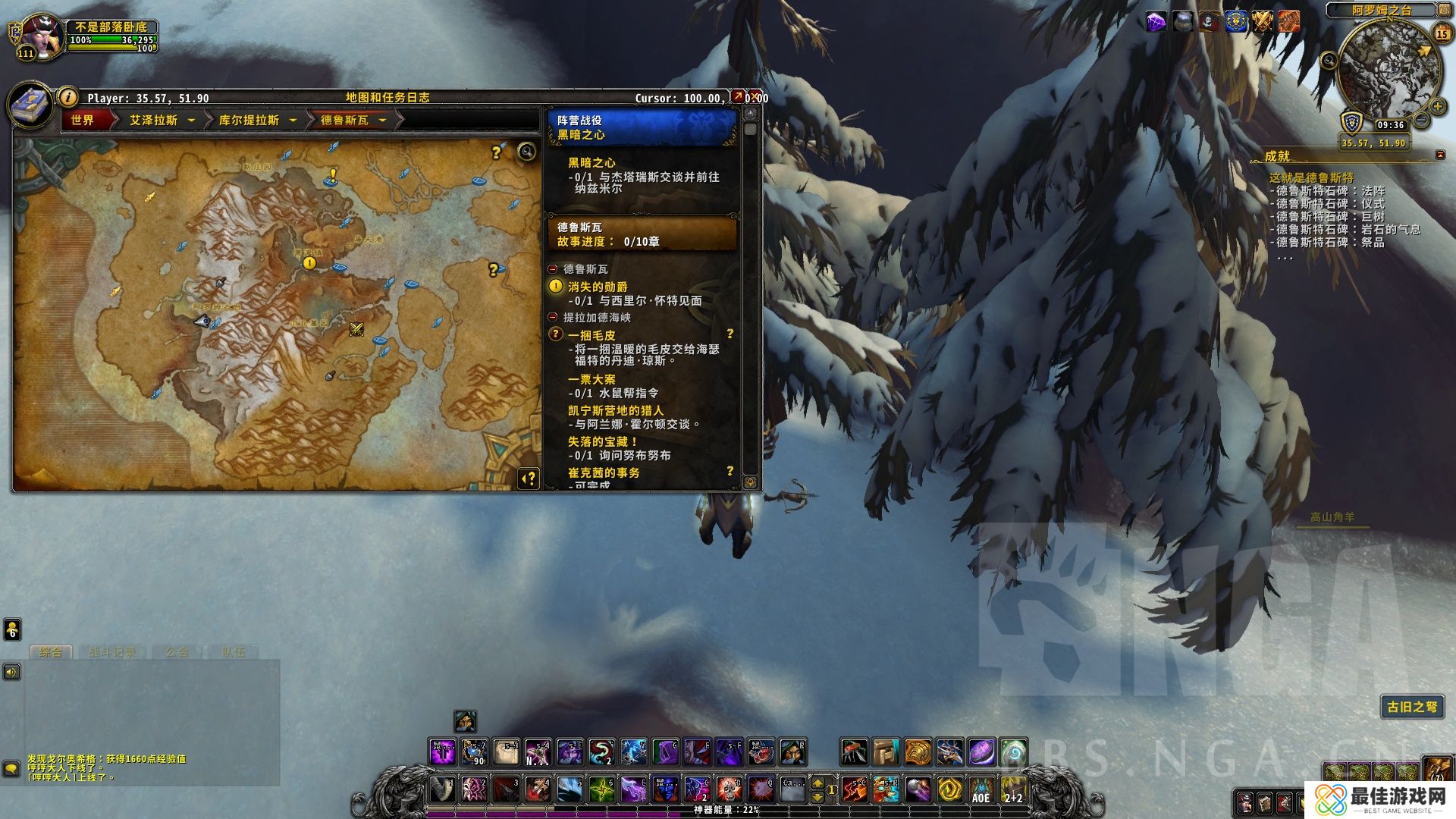Viewport: 1456px width, 819px height.
Task: Close the map and quest log window
Action: pos(755,97)
